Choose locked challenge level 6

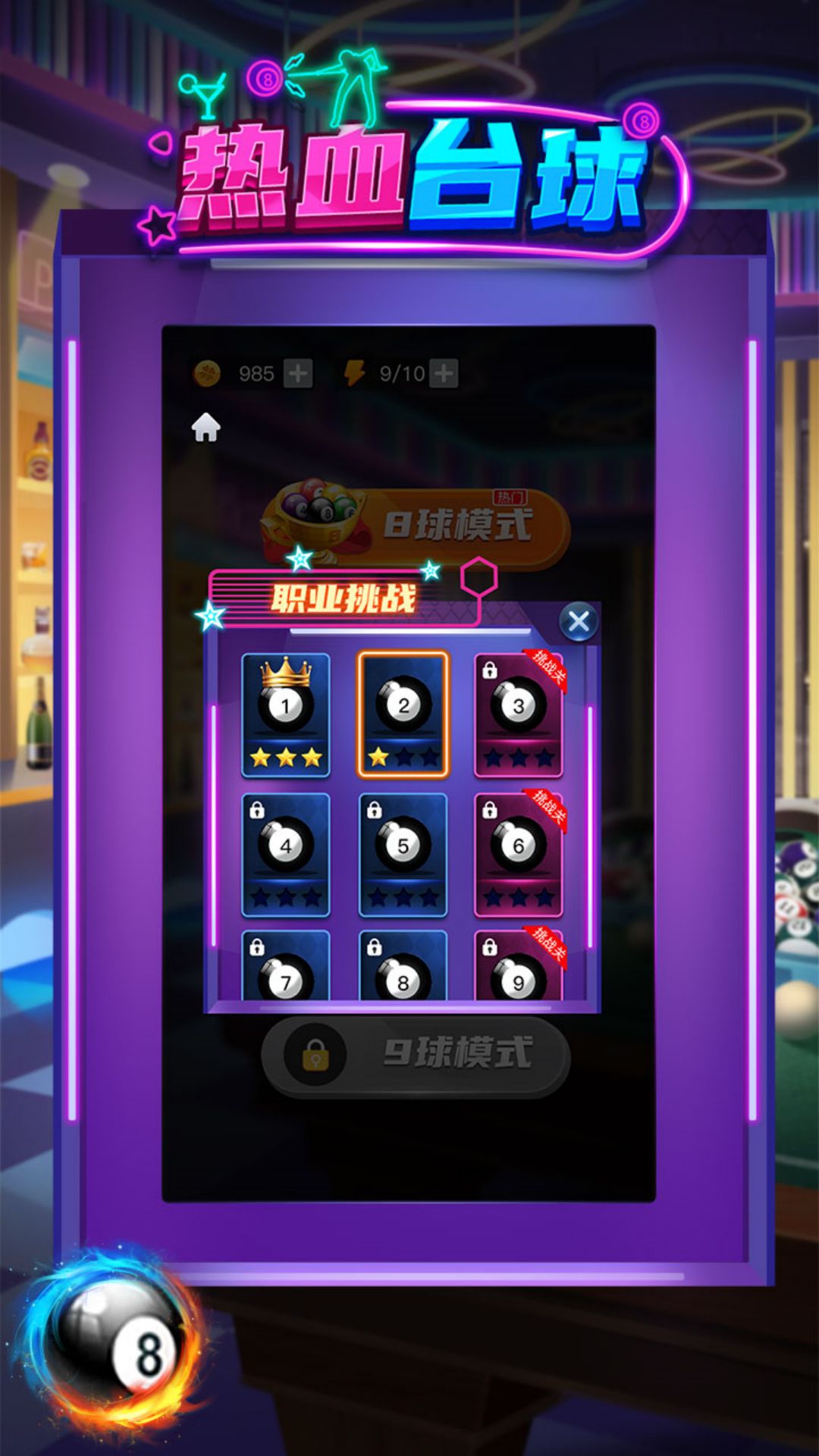(519, 855)
